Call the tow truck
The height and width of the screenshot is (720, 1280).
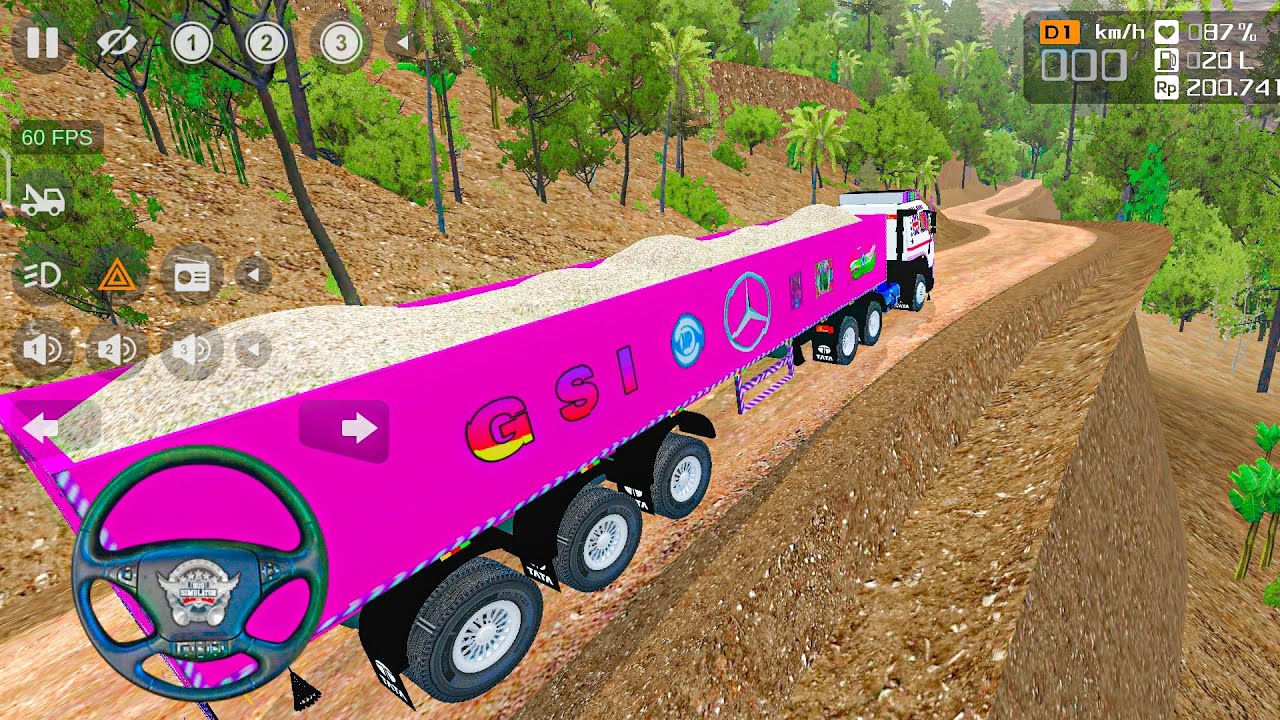(42, 200)
